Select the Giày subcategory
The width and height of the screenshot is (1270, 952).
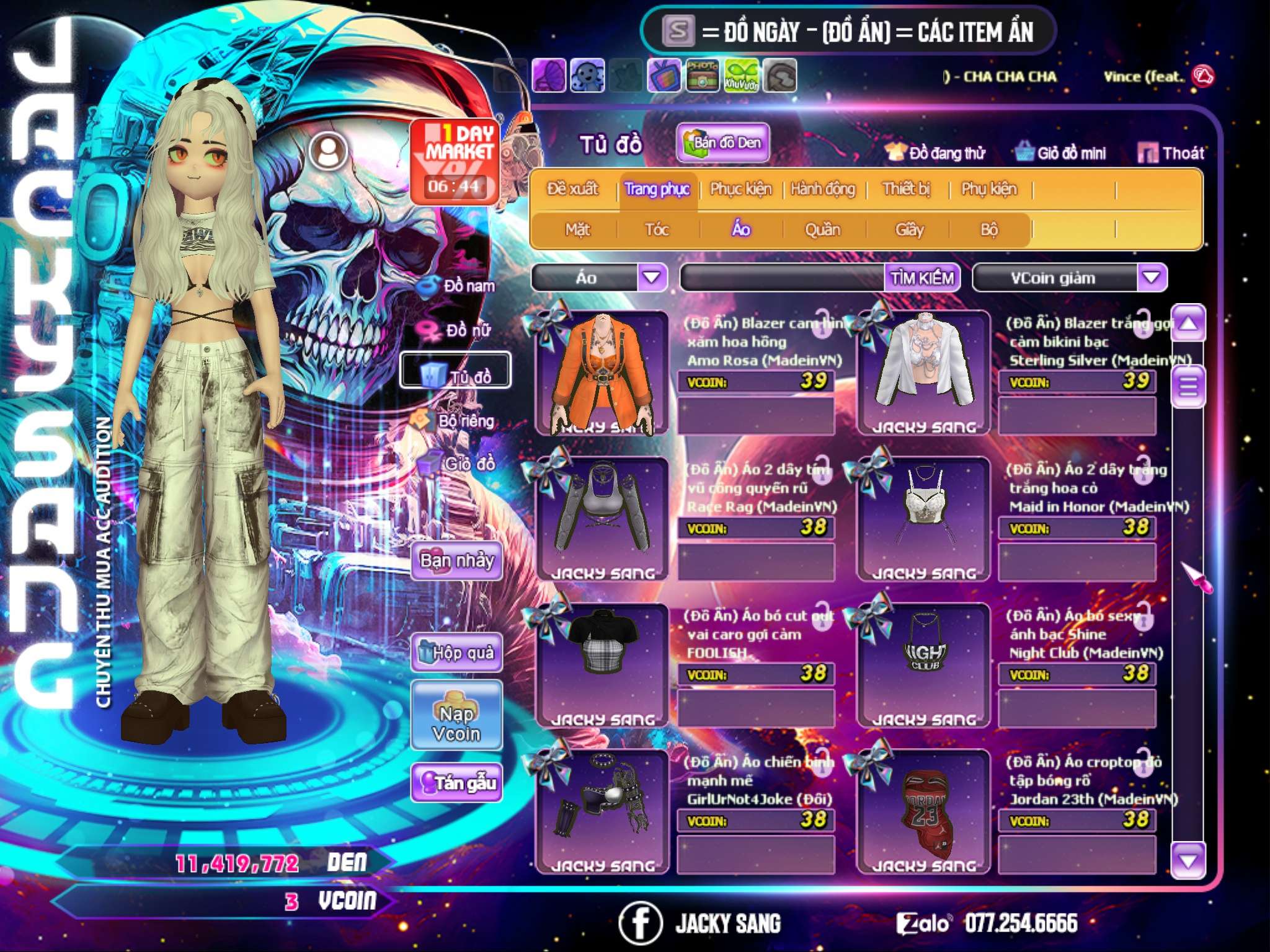[x=909, y=230]
